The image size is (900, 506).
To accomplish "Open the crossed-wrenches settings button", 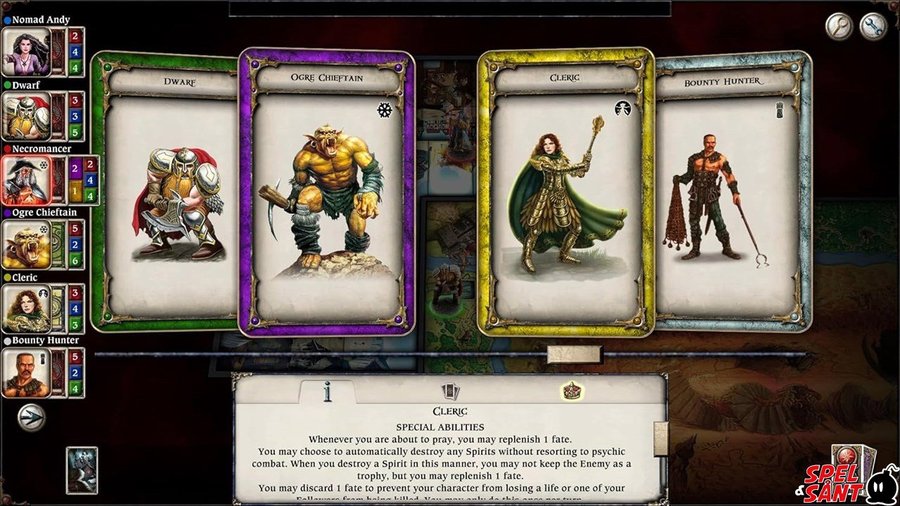I will (873, 26).
